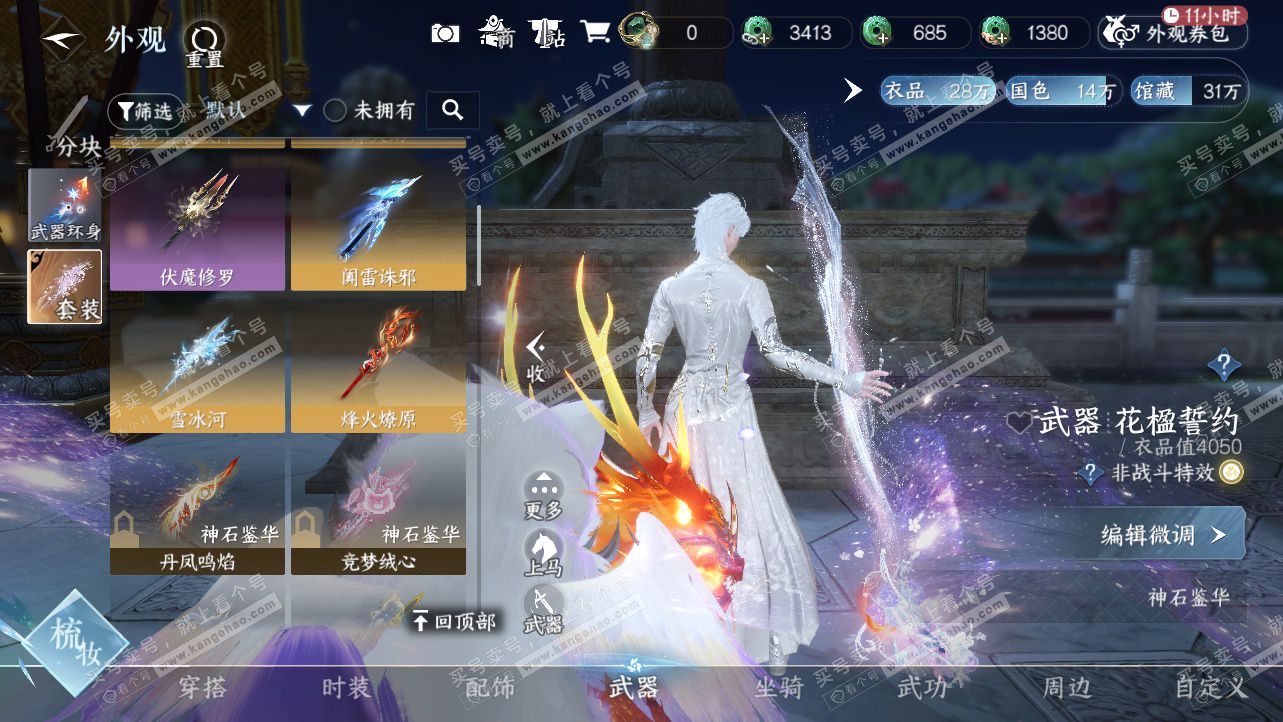
Task: Toggle the 未拥有 checkbox
Action: pyautogui.click(x=336, y=111)
